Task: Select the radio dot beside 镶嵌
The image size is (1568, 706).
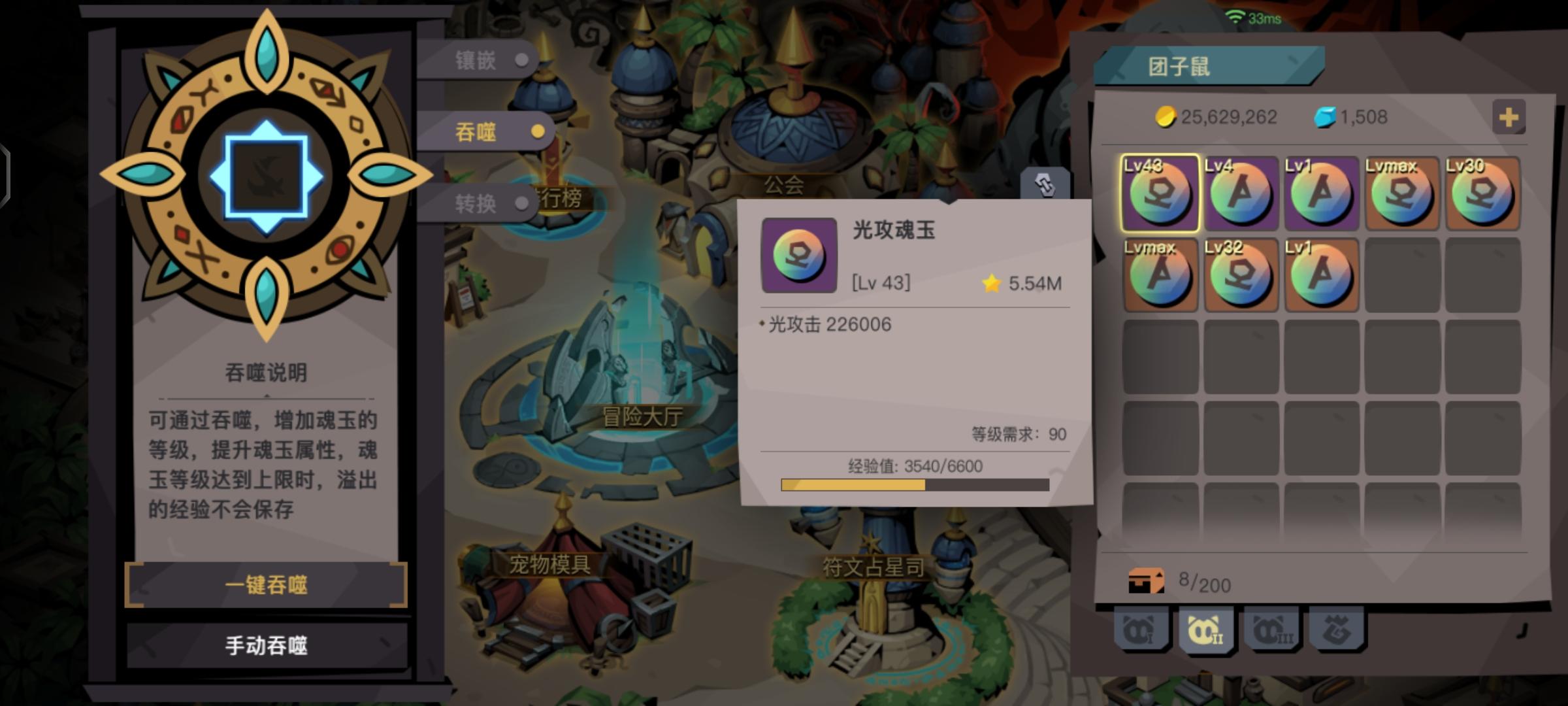Action: pyautogui.click(x=521, y=61)
